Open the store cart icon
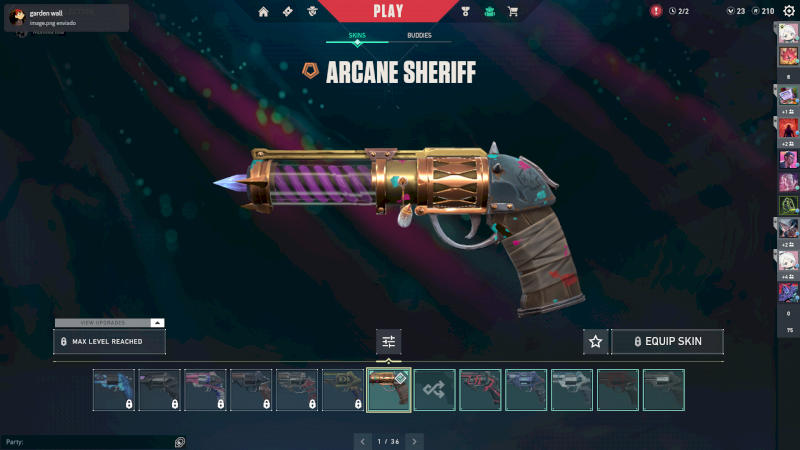Screen dimensions: 800x450 click(513, 11)
